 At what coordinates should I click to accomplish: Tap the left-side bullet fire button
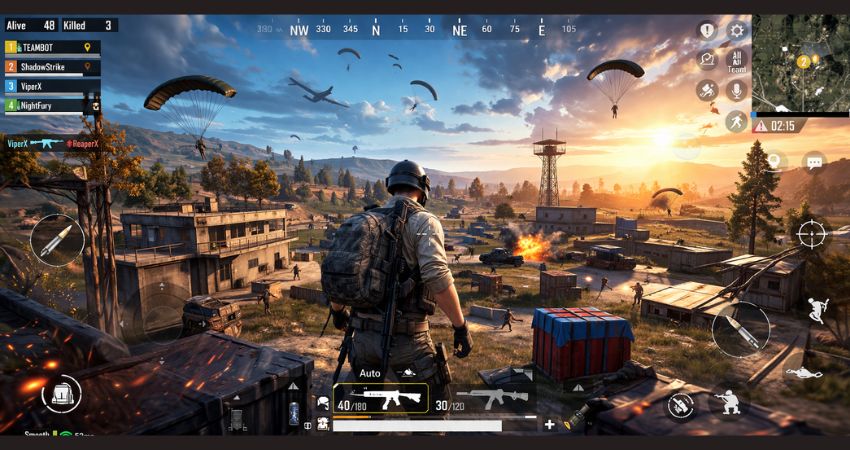(x=56, y=240)
